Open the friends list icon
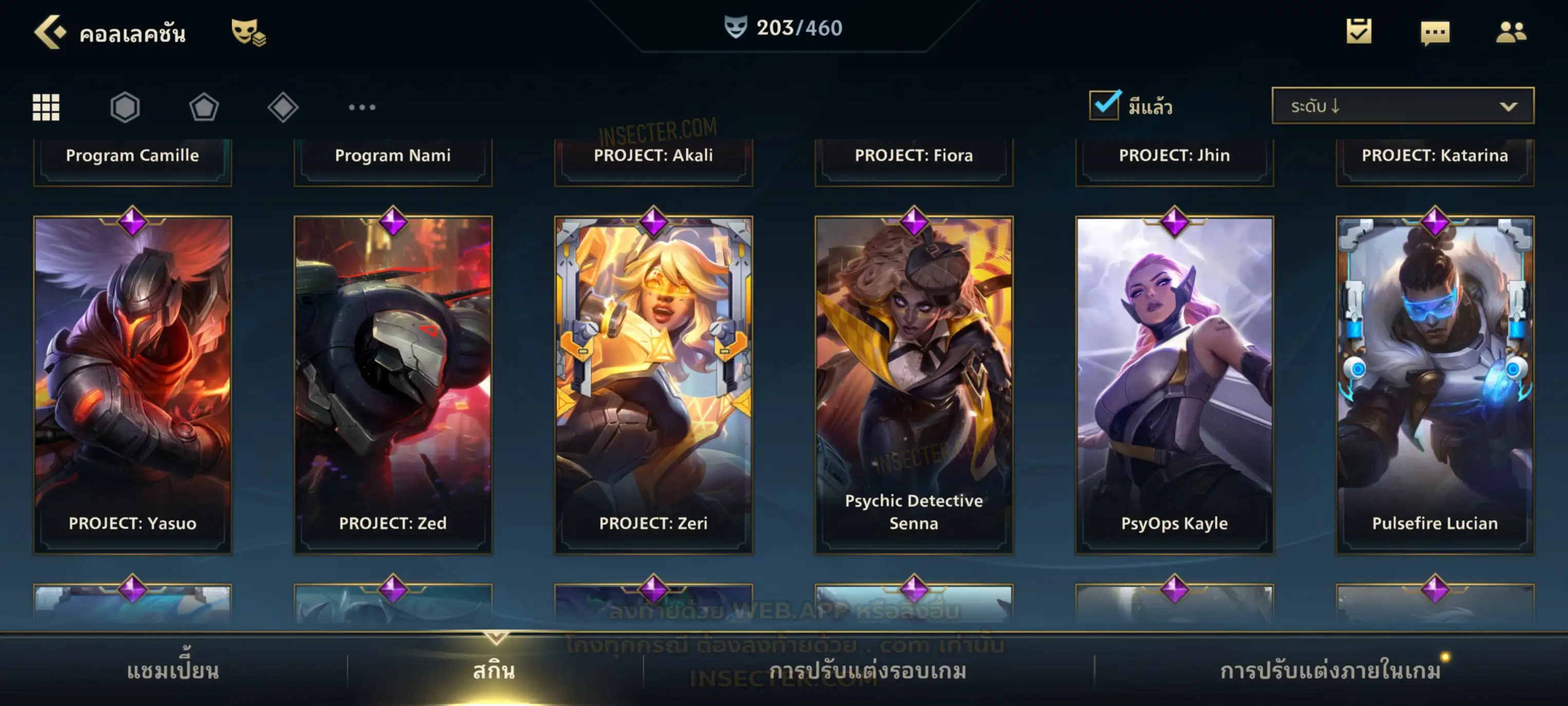This screenshot has height=706, width=1568. point(1510,32)
